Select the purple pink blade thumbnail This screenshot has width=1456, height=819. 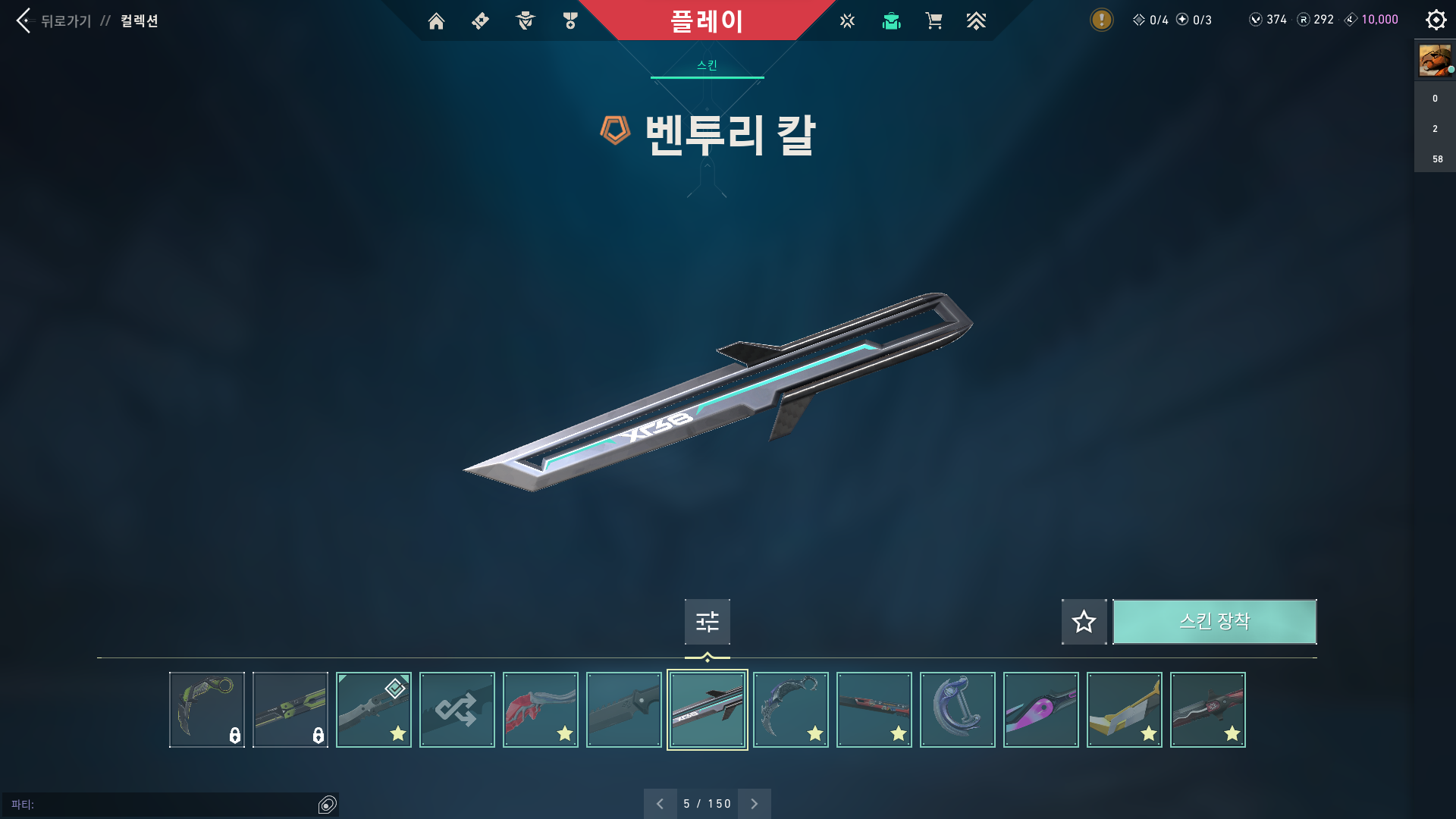[x=1040, y=710]
